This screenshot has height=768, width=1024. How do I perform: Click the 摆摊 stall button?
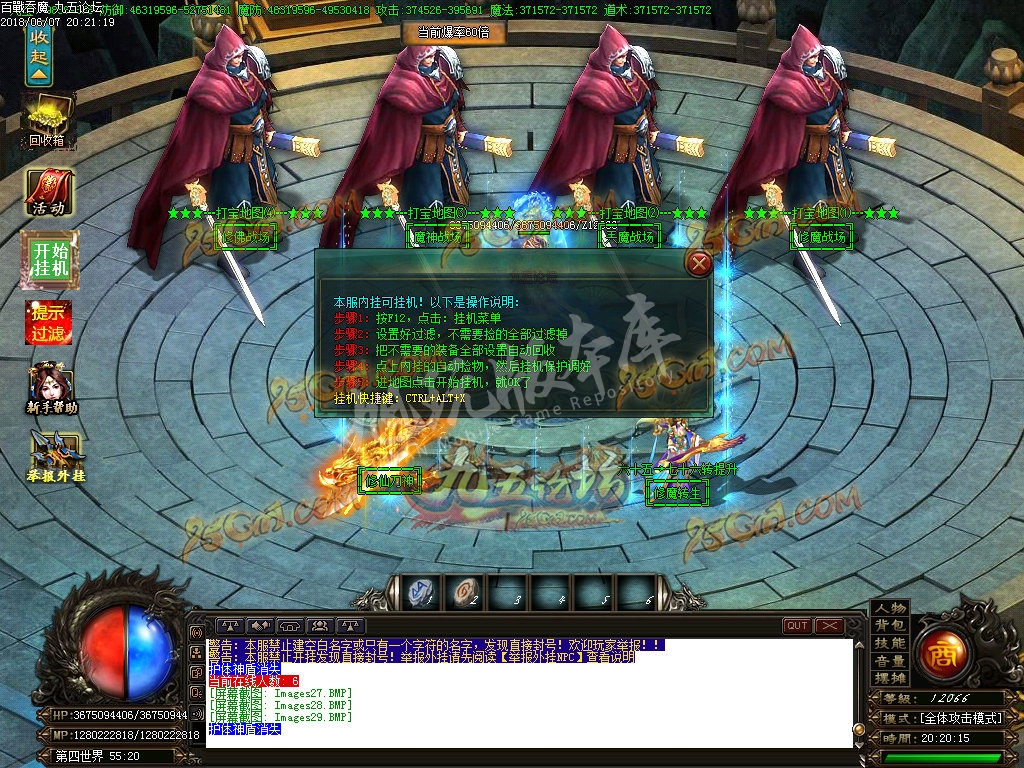(889, 678)
